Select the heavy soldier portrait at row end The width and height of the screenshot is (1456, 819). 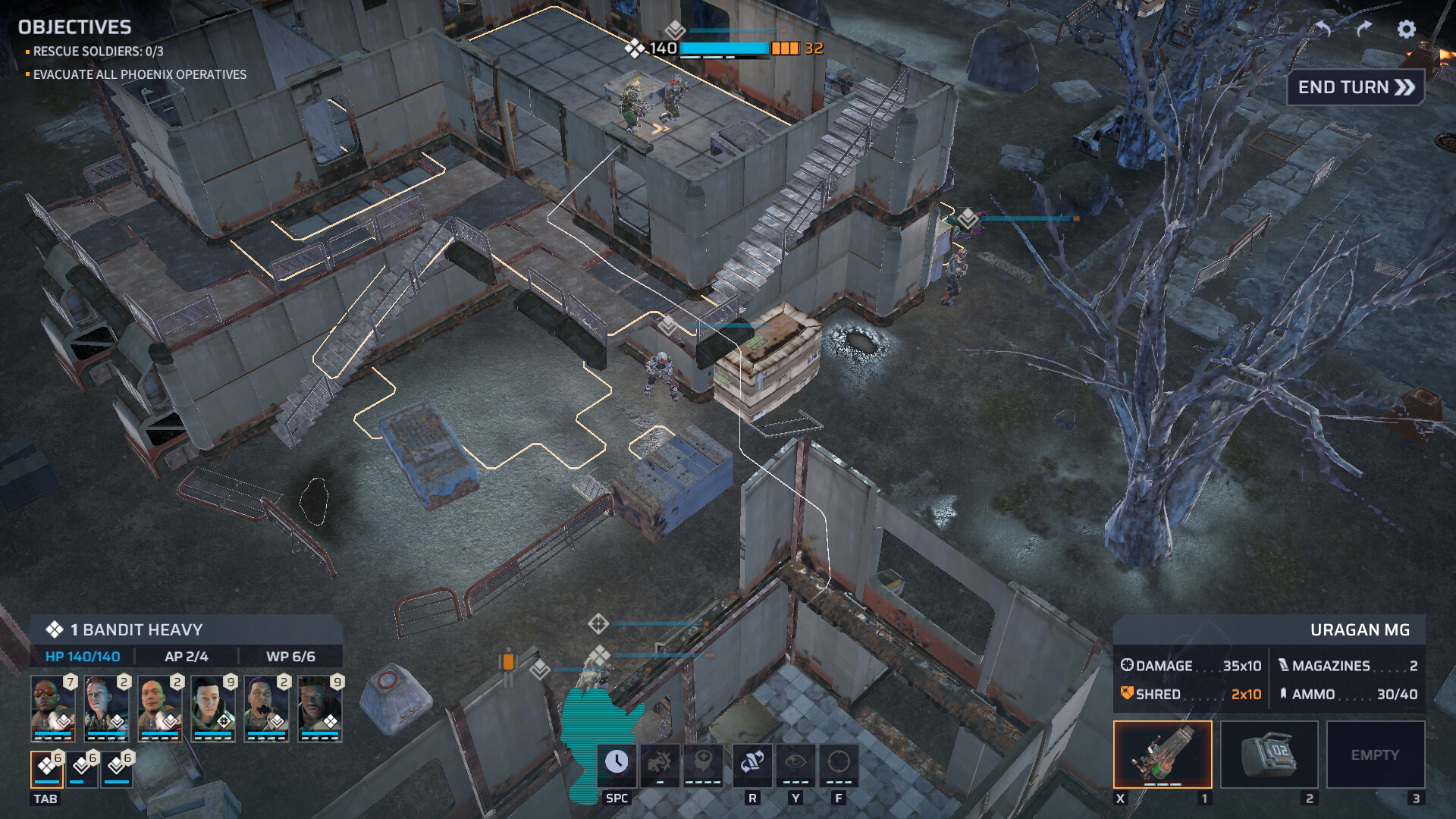[x=319, y=708]
